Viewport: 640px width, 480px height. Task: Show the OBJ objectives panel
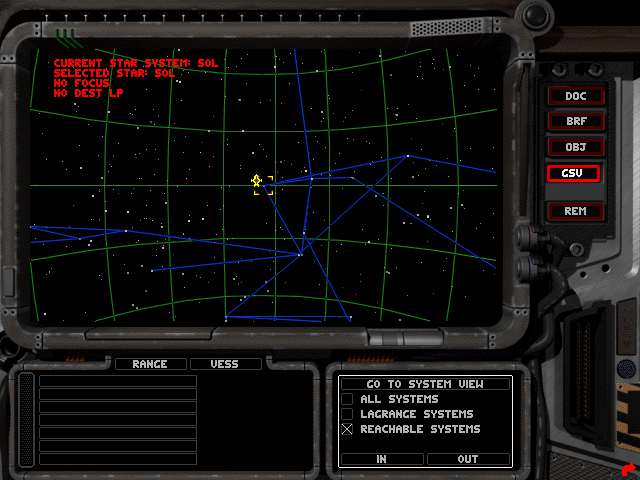[x=574, y=147]
